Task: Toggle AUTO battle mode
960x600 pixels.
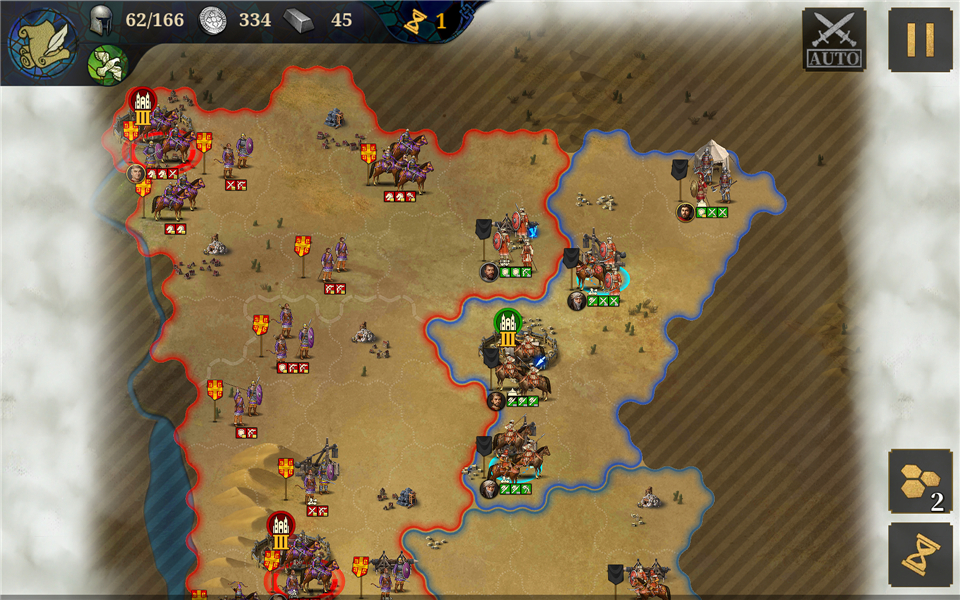Action: [834, 39]
